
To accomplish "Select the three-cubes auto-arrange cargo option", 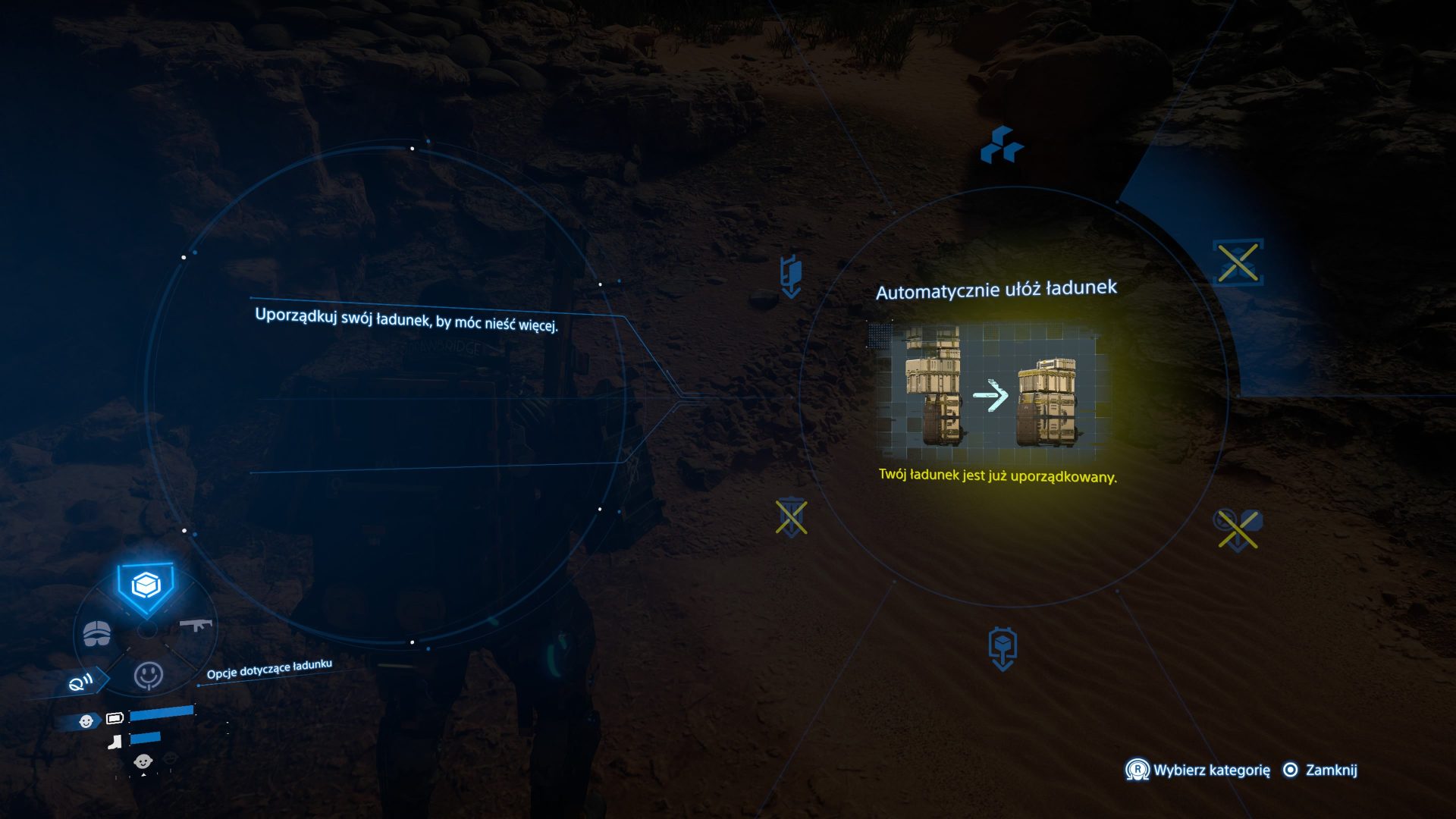I will point(1002,145).
